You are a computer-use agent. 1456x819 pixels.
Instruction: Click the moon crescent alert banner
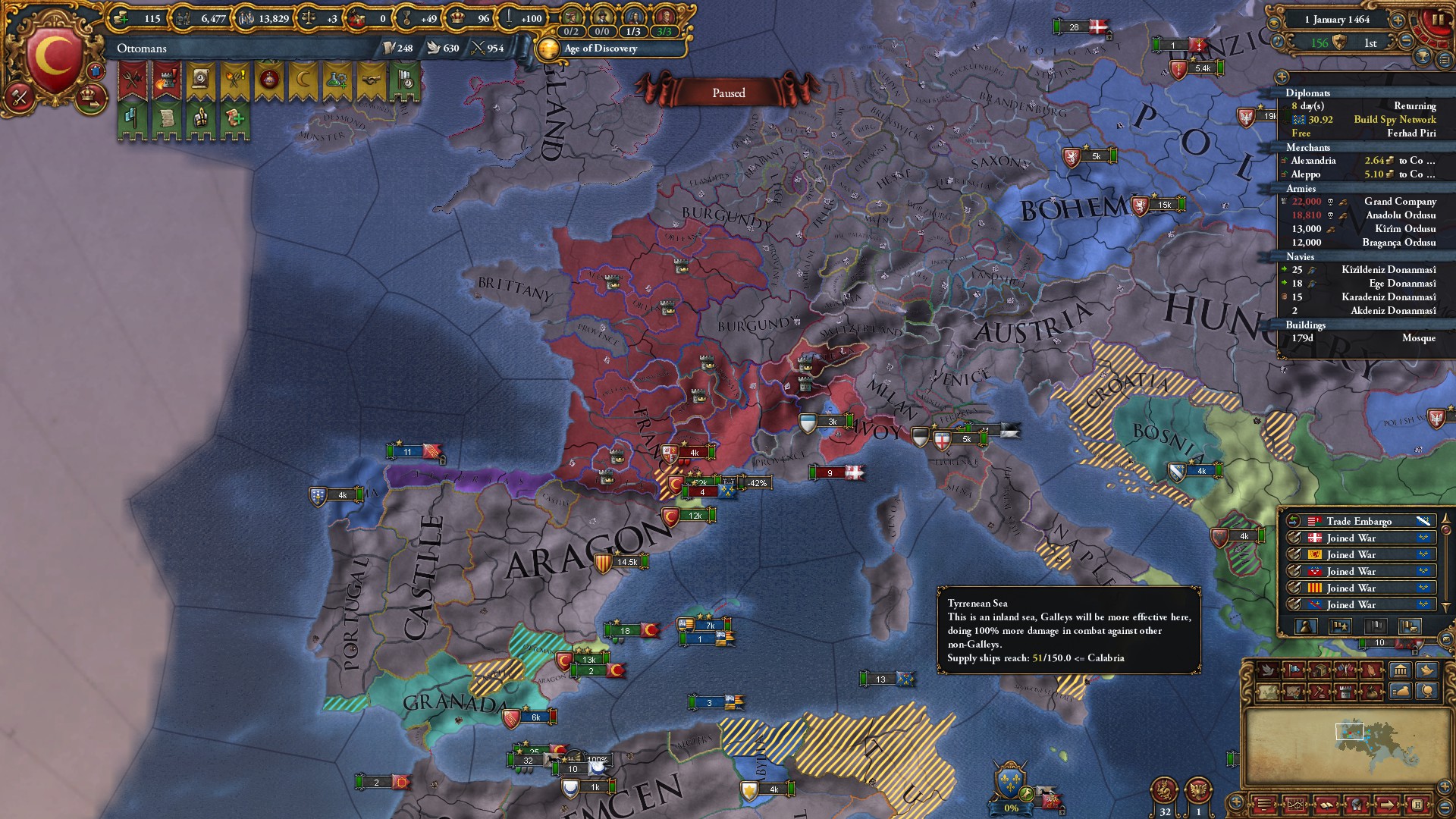coord(302,79)
